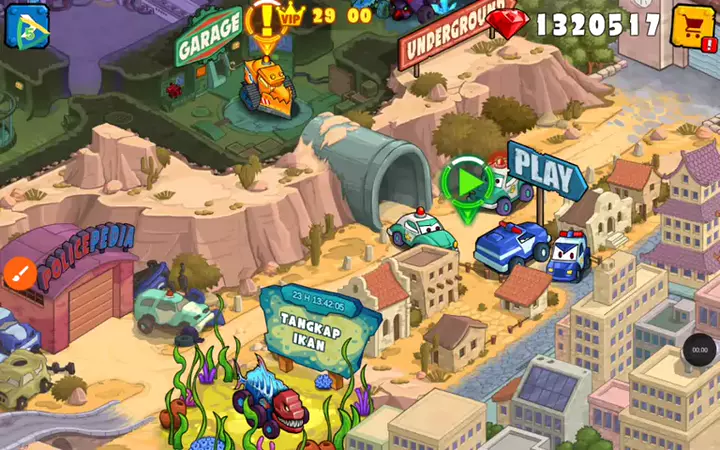Click the orange brush overlay button
This screenshot has width=720, height=450.
coord(19,272)
